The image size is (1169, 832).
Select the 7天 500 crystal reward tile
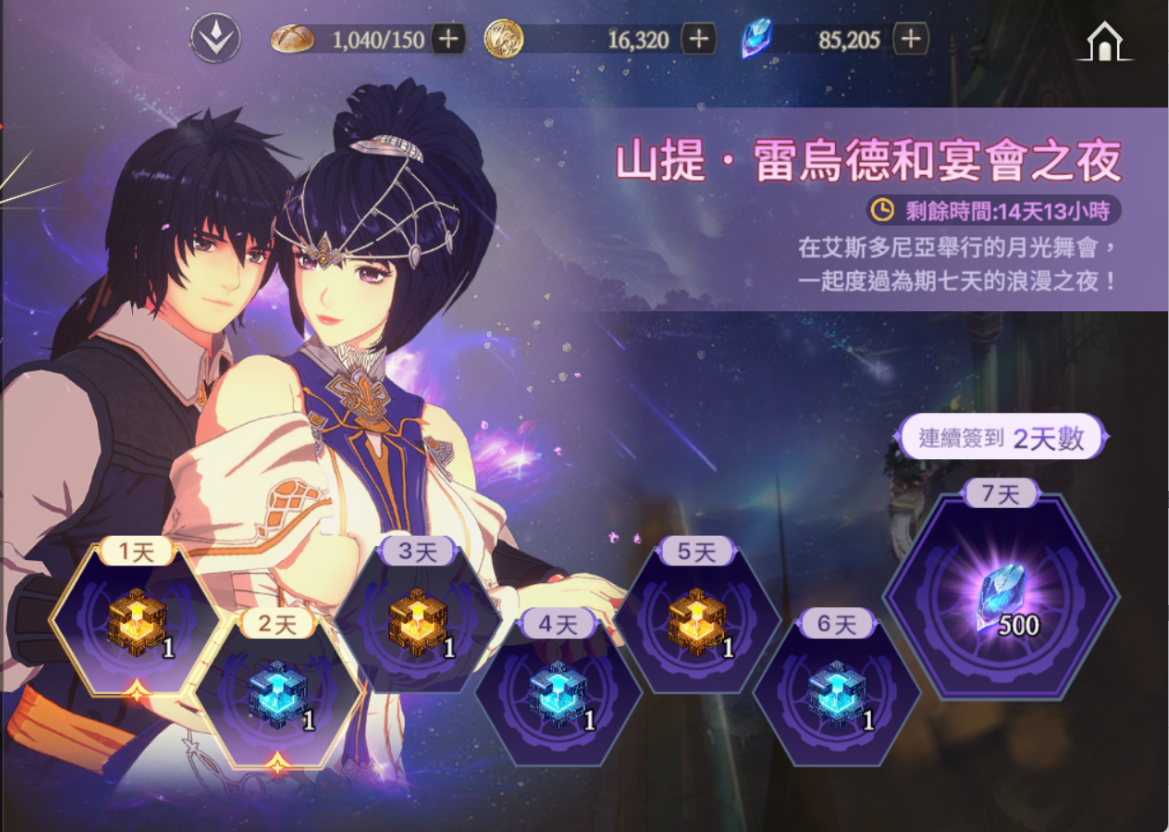point(1001,598)
